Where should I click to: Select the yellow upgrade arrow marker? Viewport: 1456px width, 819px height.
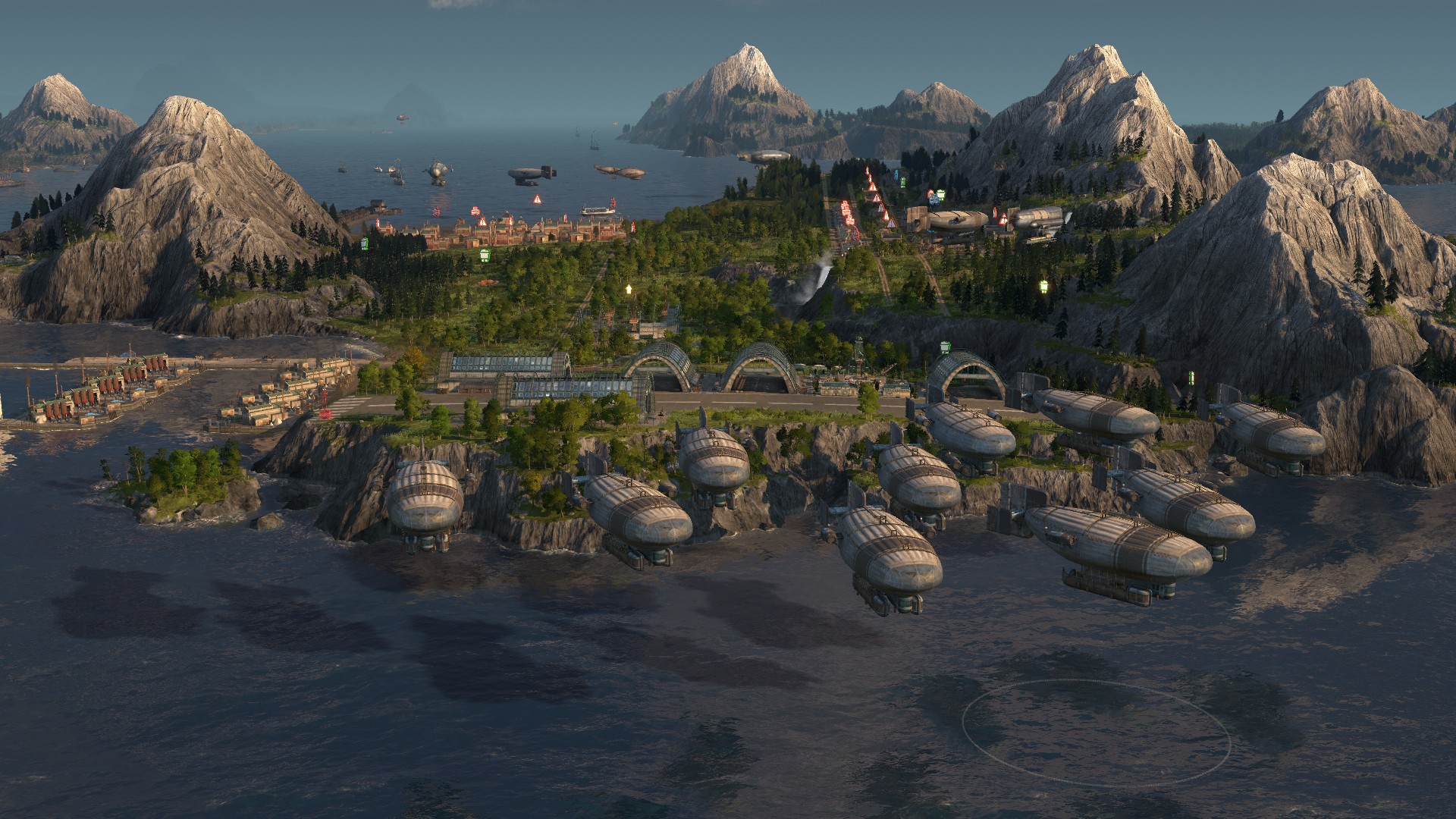[x=628, y=289]
